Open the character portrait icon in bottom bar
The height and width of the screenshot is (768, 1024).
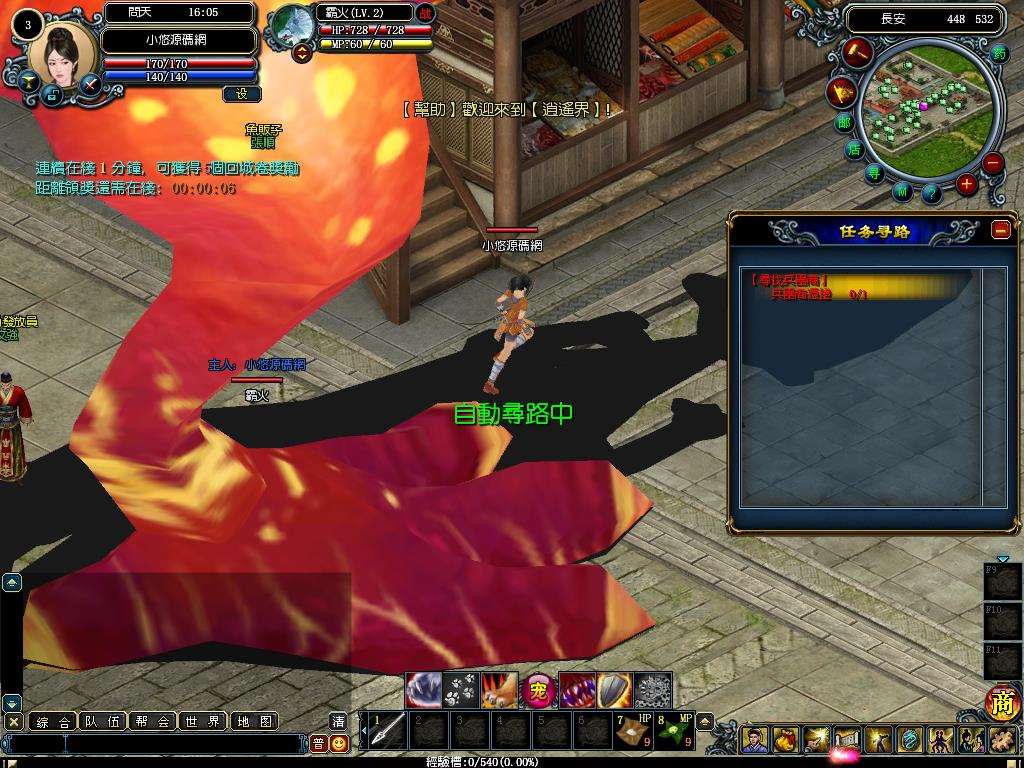point(756,740)
